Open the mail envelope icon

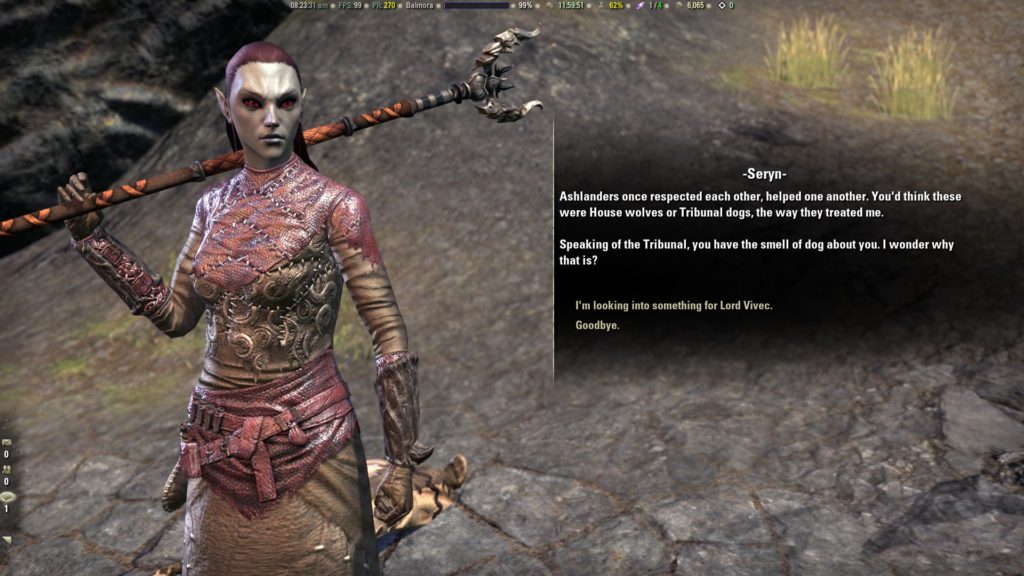coord(7,441)
